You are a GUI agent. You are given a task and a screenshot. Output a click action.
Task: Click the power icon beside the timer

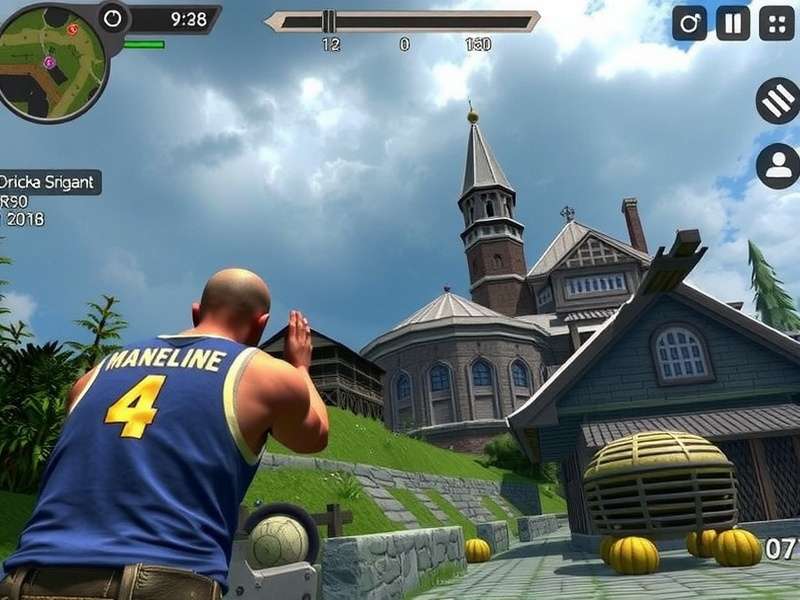point(114,18)
